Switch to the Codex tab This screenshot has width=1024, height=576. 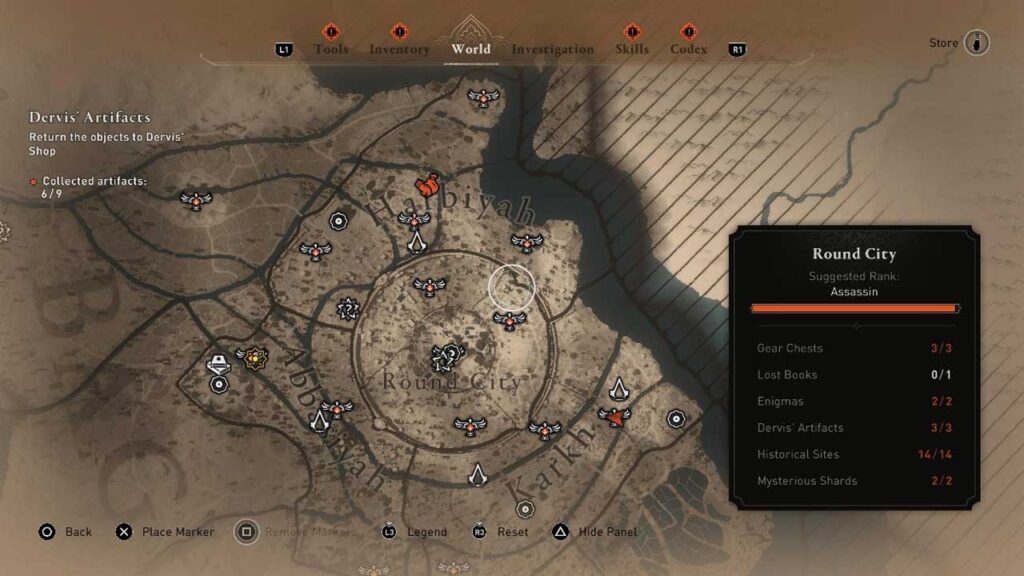[x=688, y=49]
